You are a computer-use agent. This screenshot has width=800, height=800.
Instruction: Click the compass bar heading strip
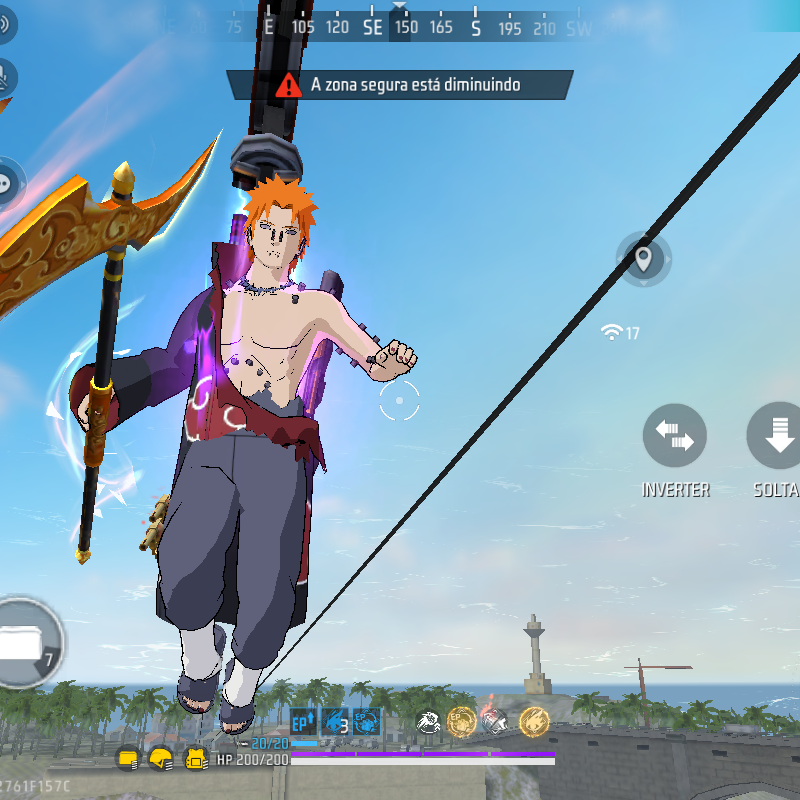click(x=400, y=27)
